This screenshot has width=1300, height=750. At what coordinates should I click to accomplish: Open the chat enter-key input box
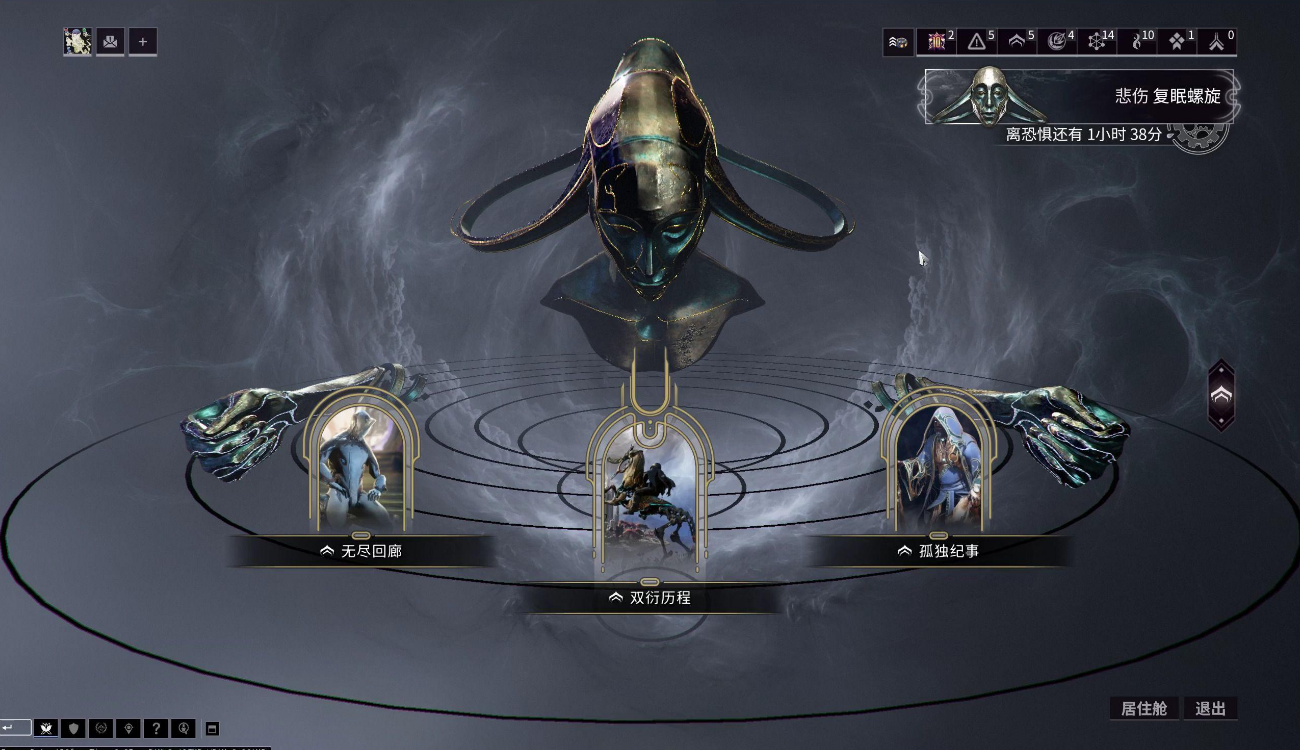pyautogui.click(x=15, y=728)
